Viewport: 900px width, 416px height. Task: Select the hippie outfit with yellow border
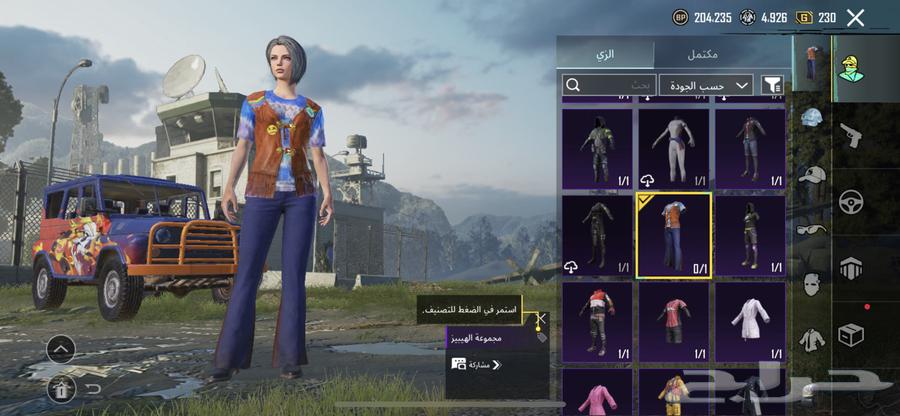tap(674, 235)
